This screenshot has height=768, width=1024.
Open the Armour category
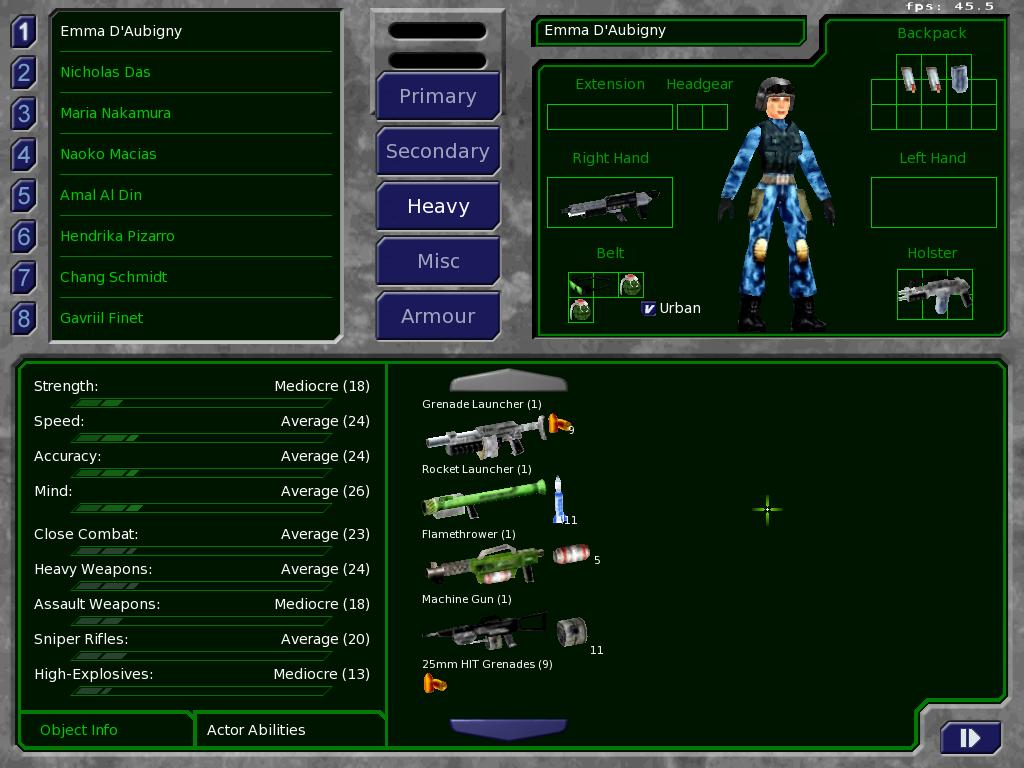[x=438, y=316]
